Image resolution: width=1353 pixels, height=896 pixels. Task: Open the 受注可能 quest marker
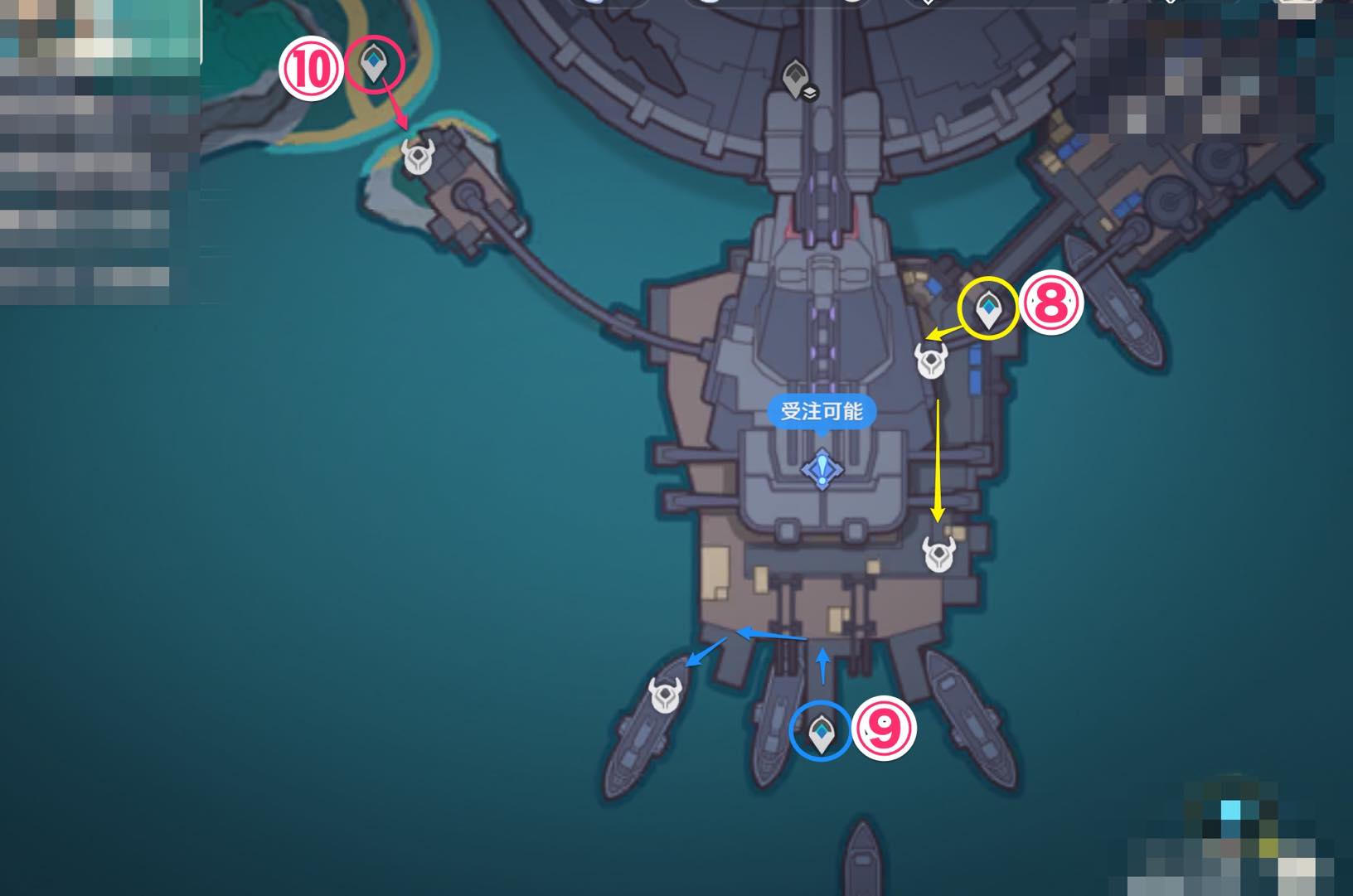click(x=822, y=469)
